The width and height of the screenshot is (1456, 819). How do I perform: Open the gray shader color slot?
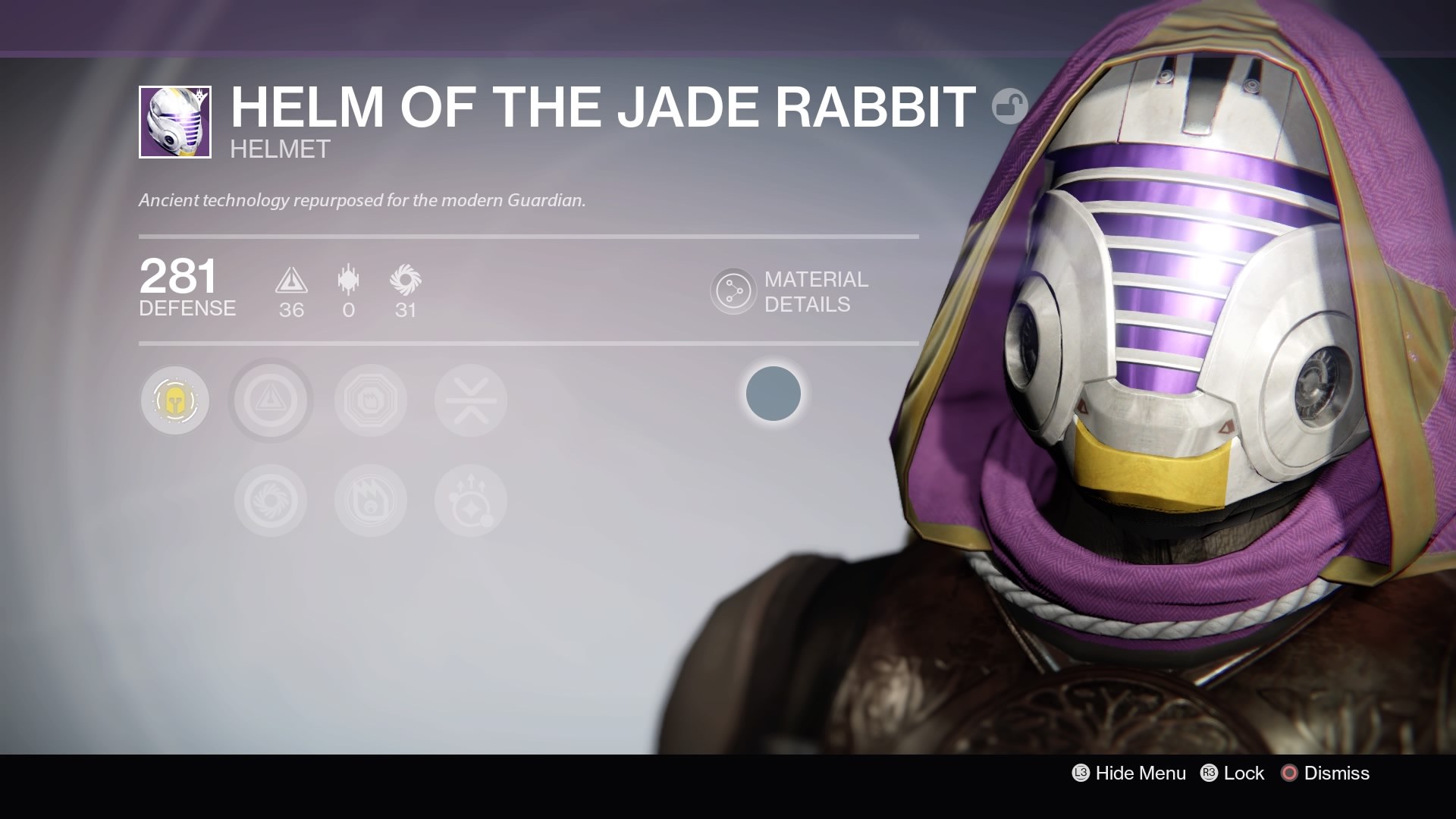[x=773, y=394]
